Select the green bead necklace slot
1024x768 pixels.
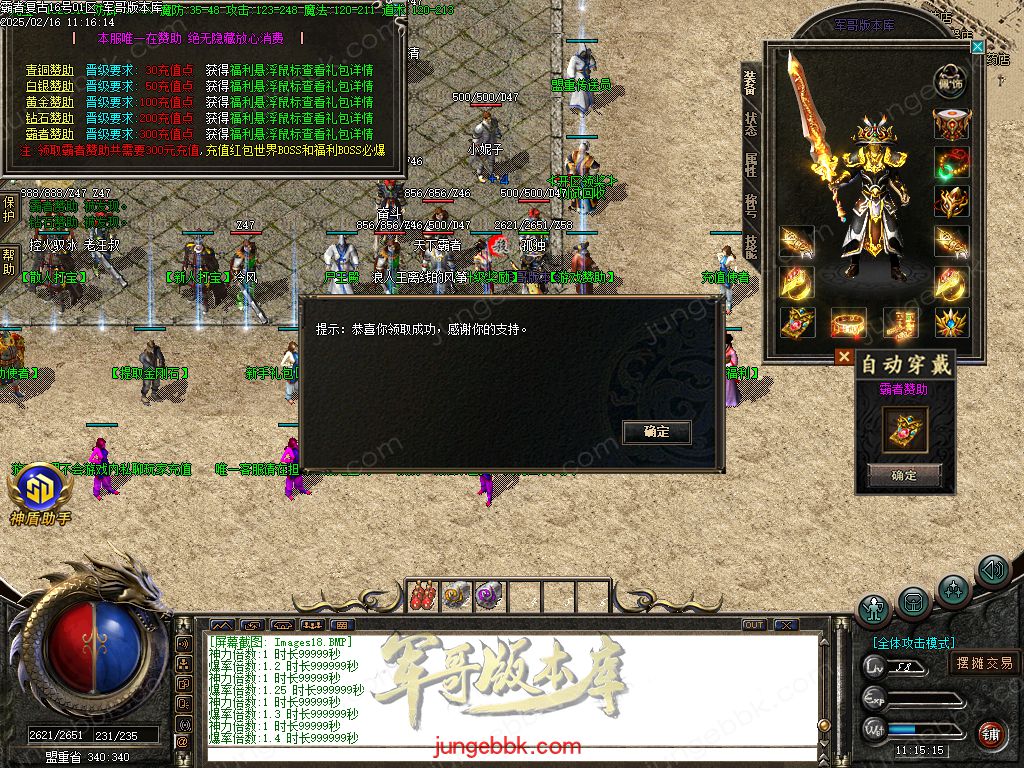pos(951,162)
